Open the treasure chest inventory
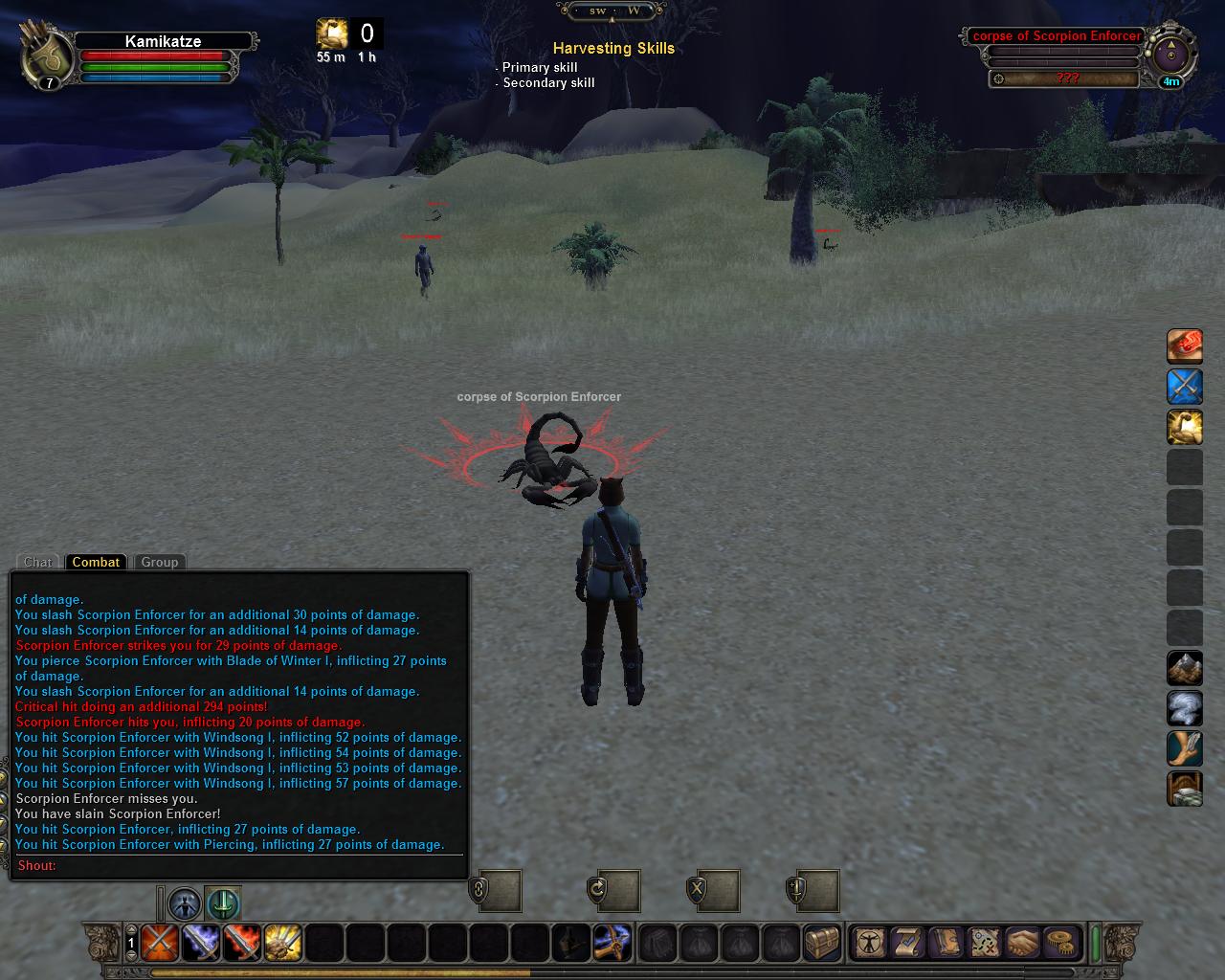Image resolution: width=1225 pixels, height=980 pixels. click(x=821, y=944)
